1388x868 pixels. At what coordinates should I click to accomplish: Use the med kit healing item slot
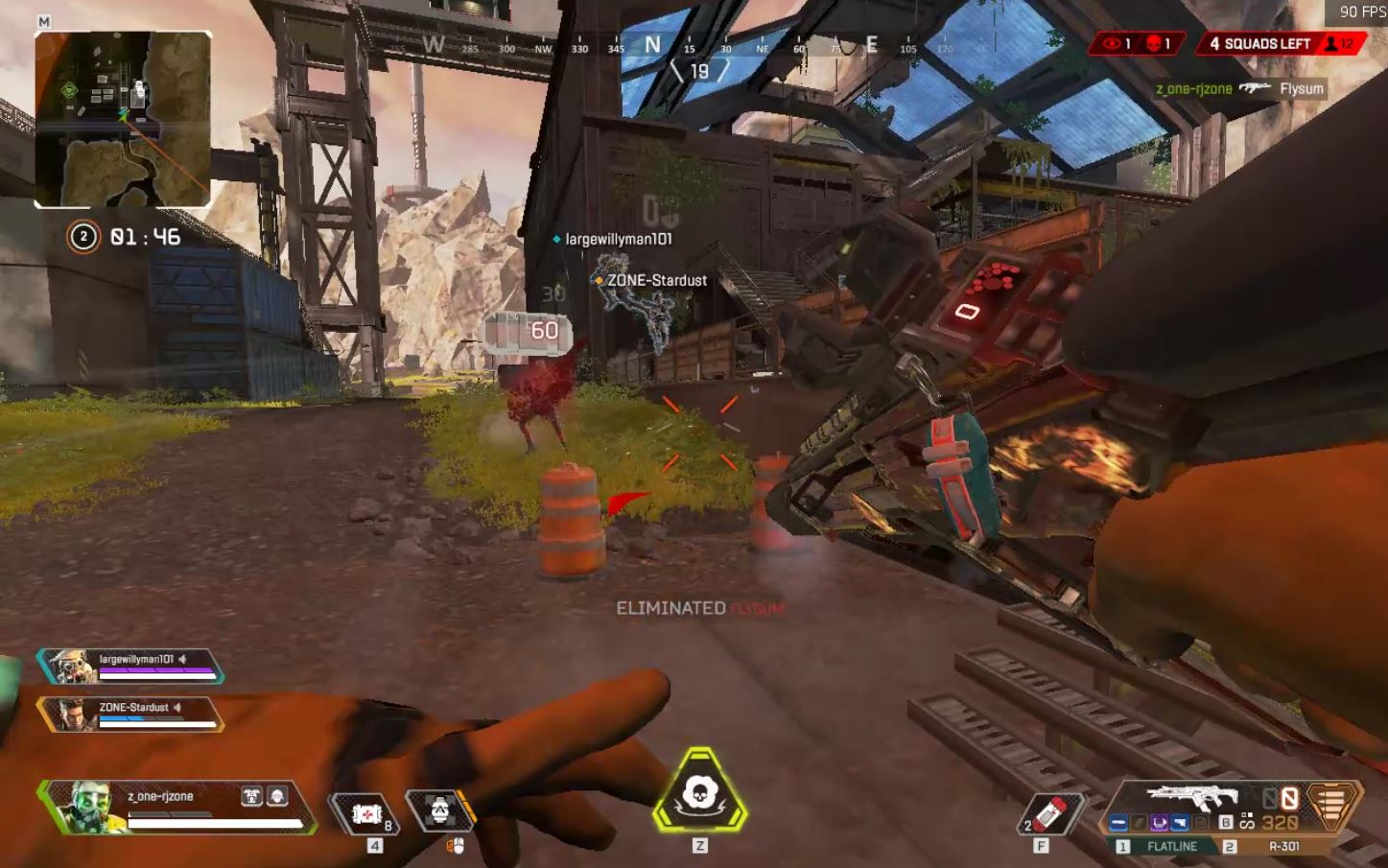point(366,813)
